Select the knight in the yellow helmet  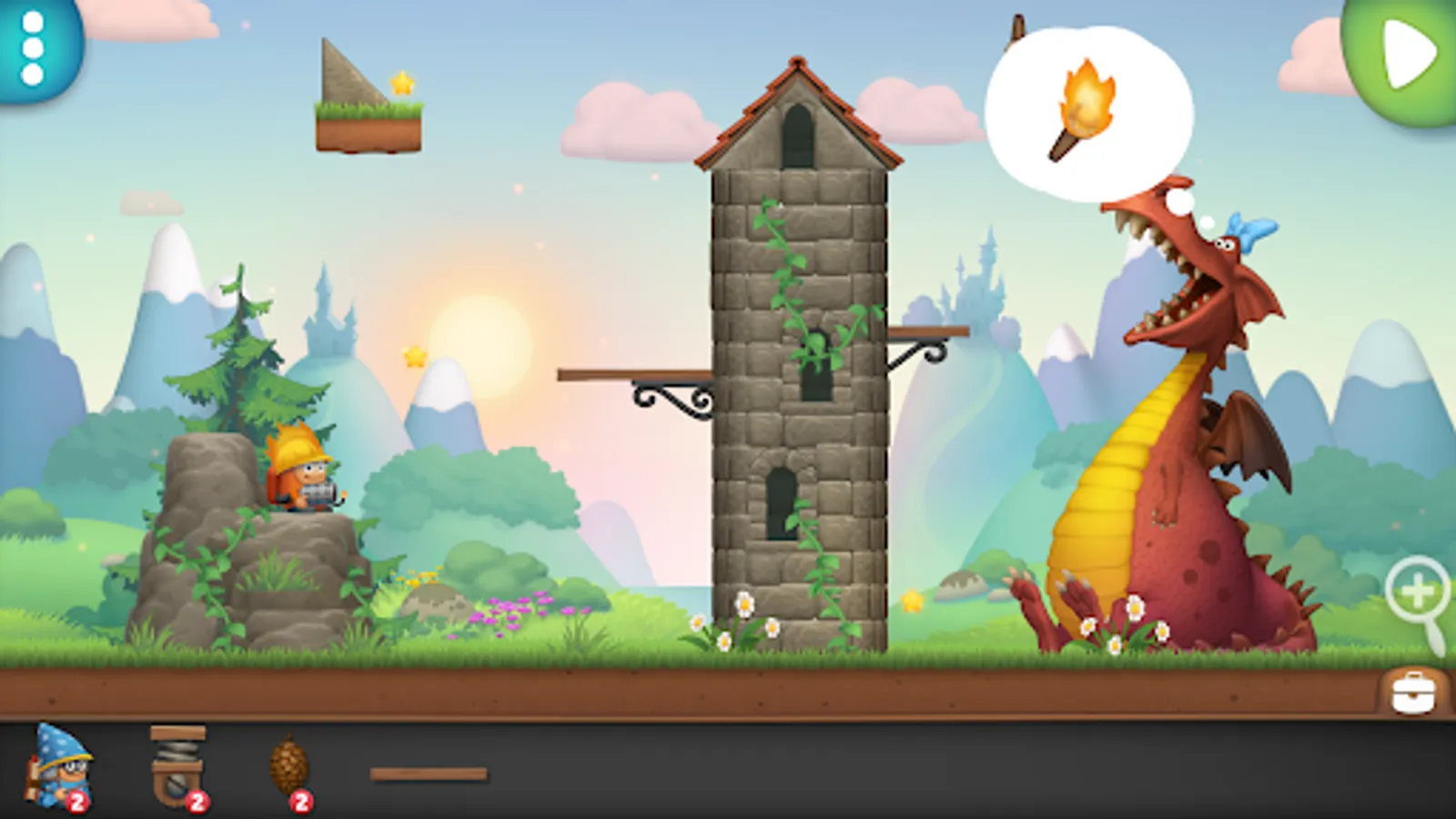[x=305, y=473]
